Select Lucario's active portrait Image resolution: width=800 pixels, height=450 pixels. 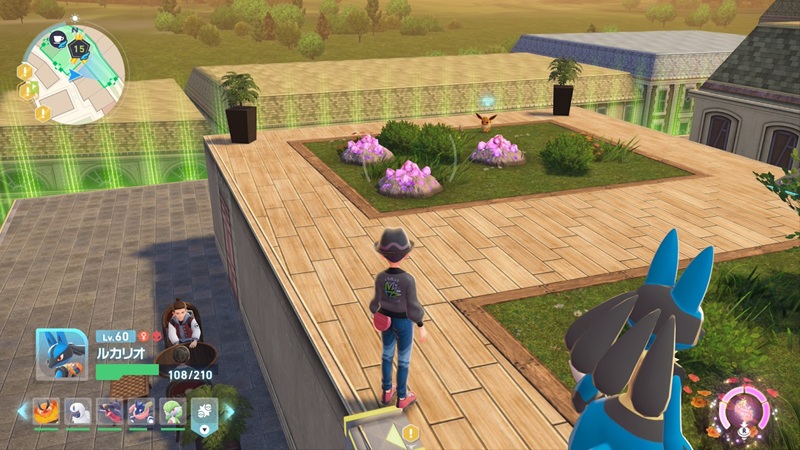click(x=62, y=354)
